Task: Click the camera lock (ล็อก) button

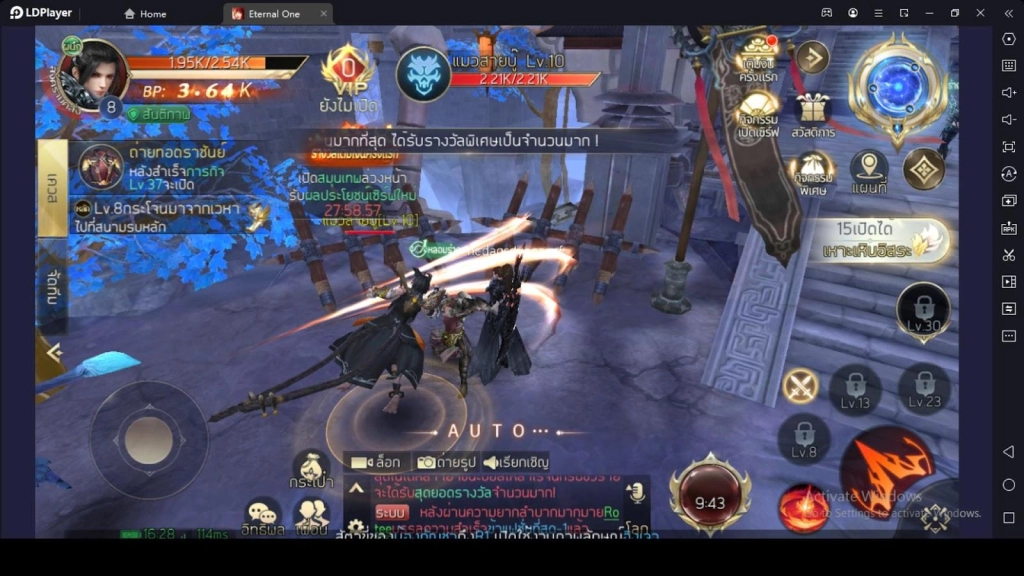Action: click(377, 462)
